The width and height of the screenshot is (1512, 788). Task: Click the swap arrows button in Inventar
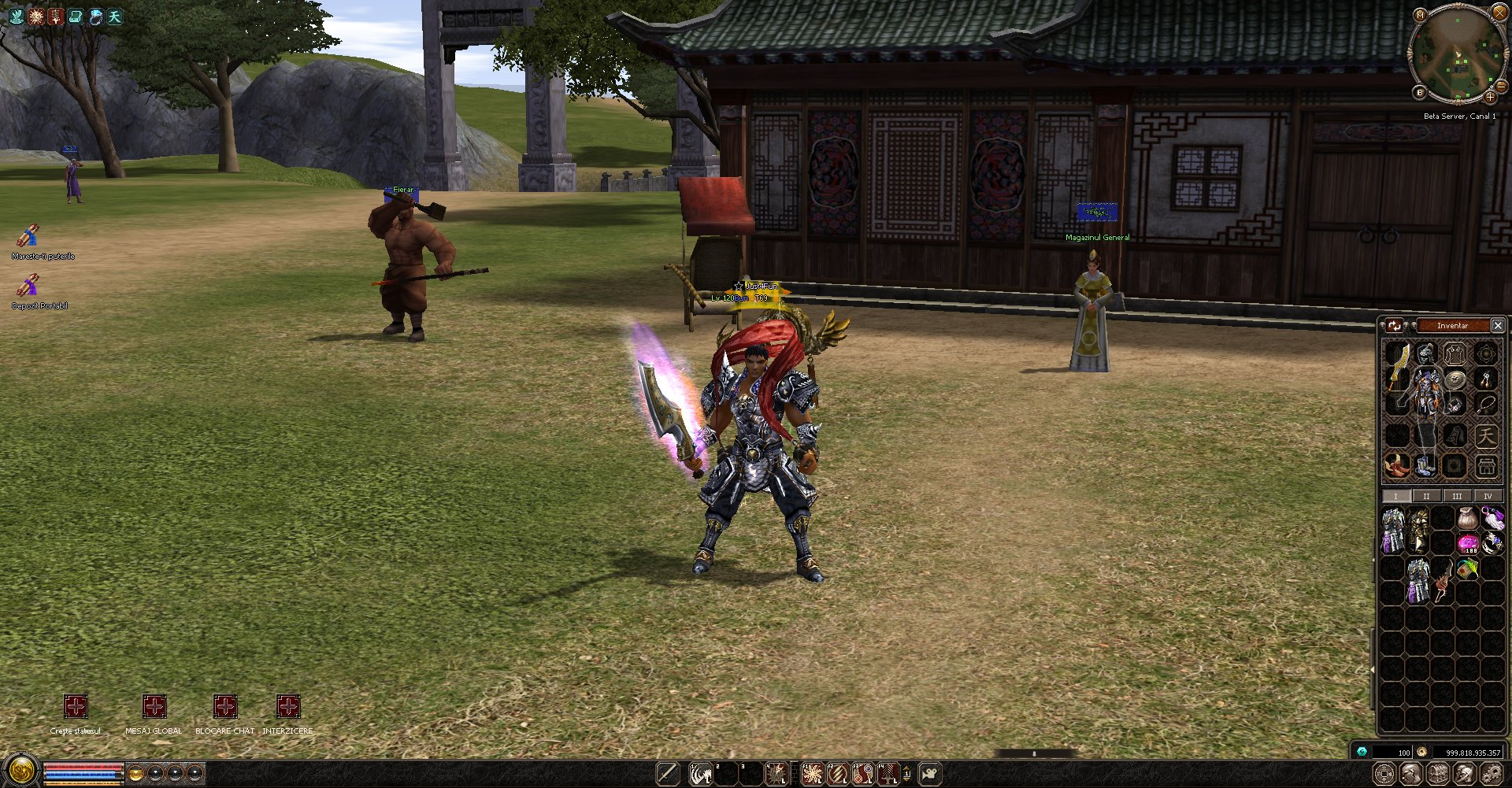pos(1395,325)
